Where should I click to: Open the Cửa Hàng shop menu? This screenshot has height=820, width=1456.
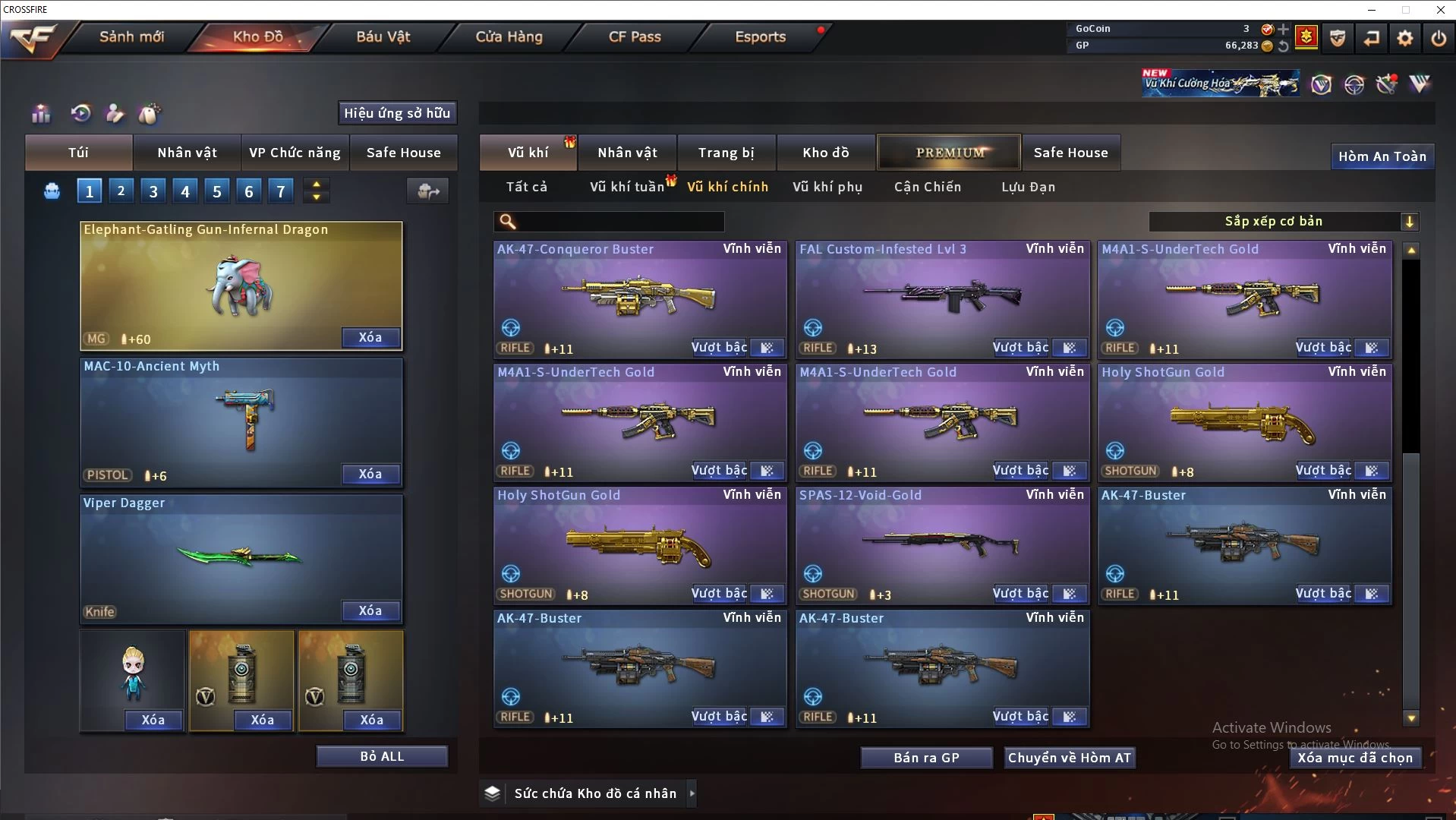[509, 36]
